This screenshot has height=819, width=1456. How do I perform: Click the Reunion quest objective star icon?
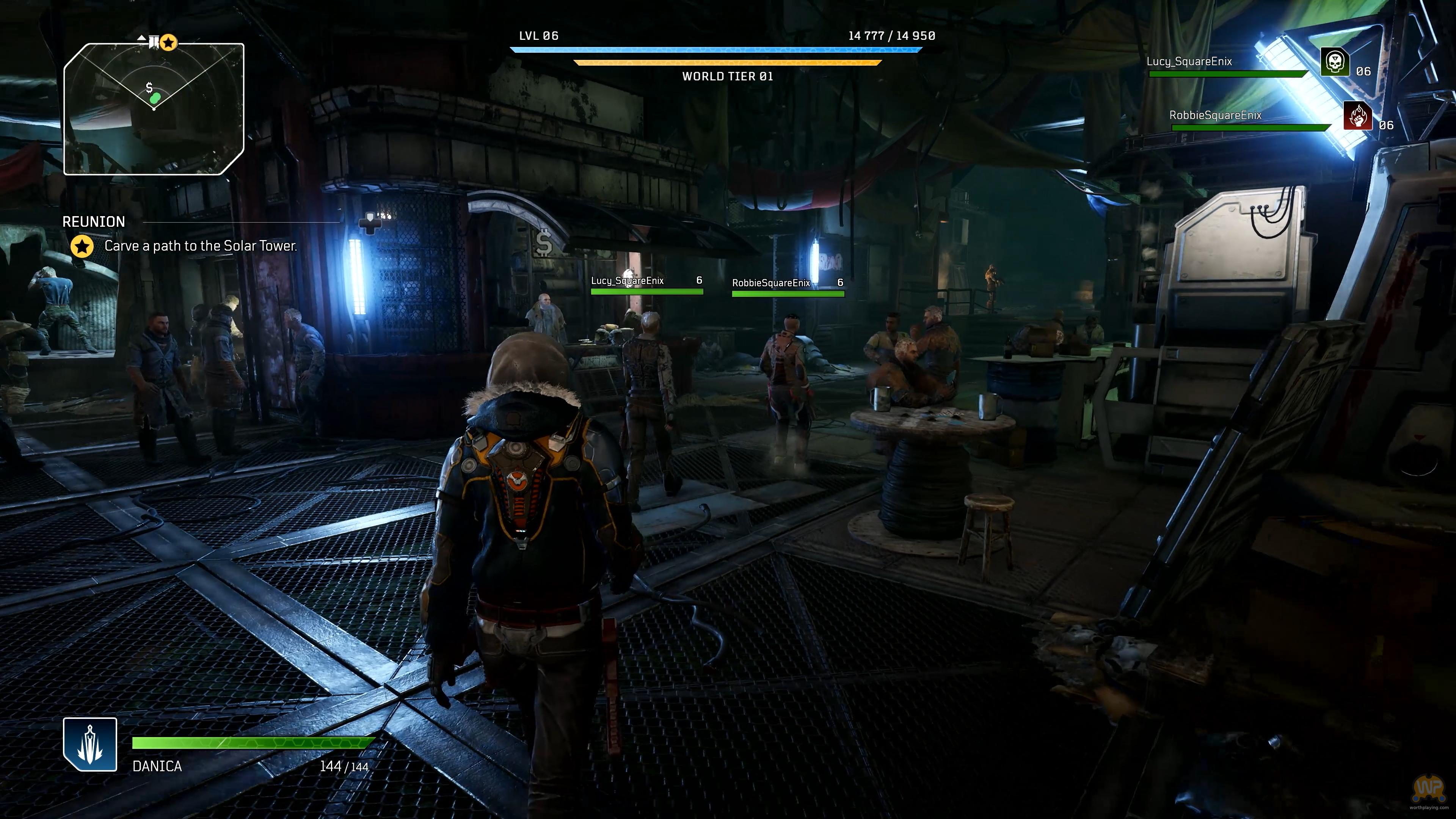83,246
